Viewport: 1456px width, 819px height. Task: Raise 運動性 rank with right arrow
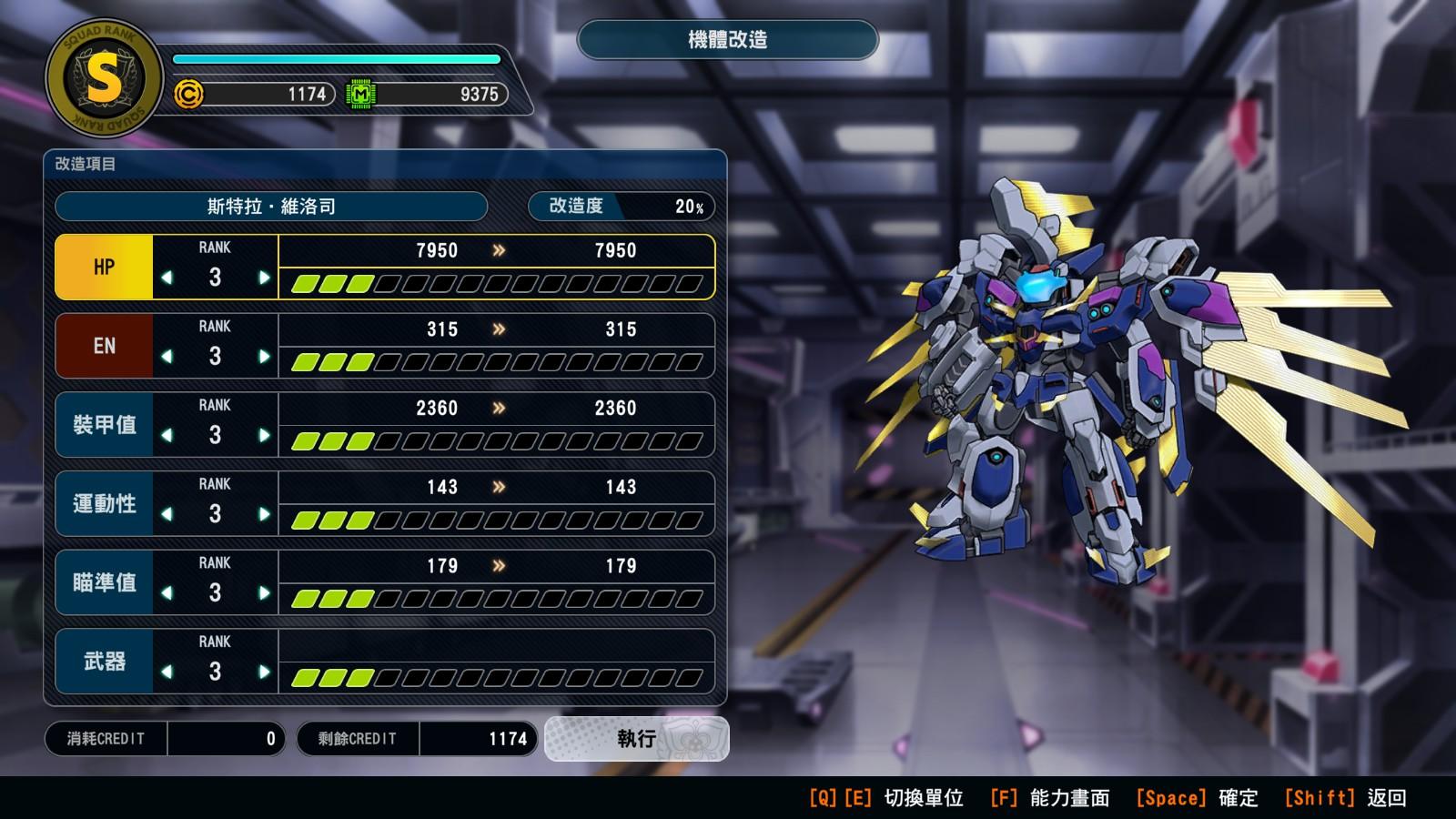pos(264,514)
